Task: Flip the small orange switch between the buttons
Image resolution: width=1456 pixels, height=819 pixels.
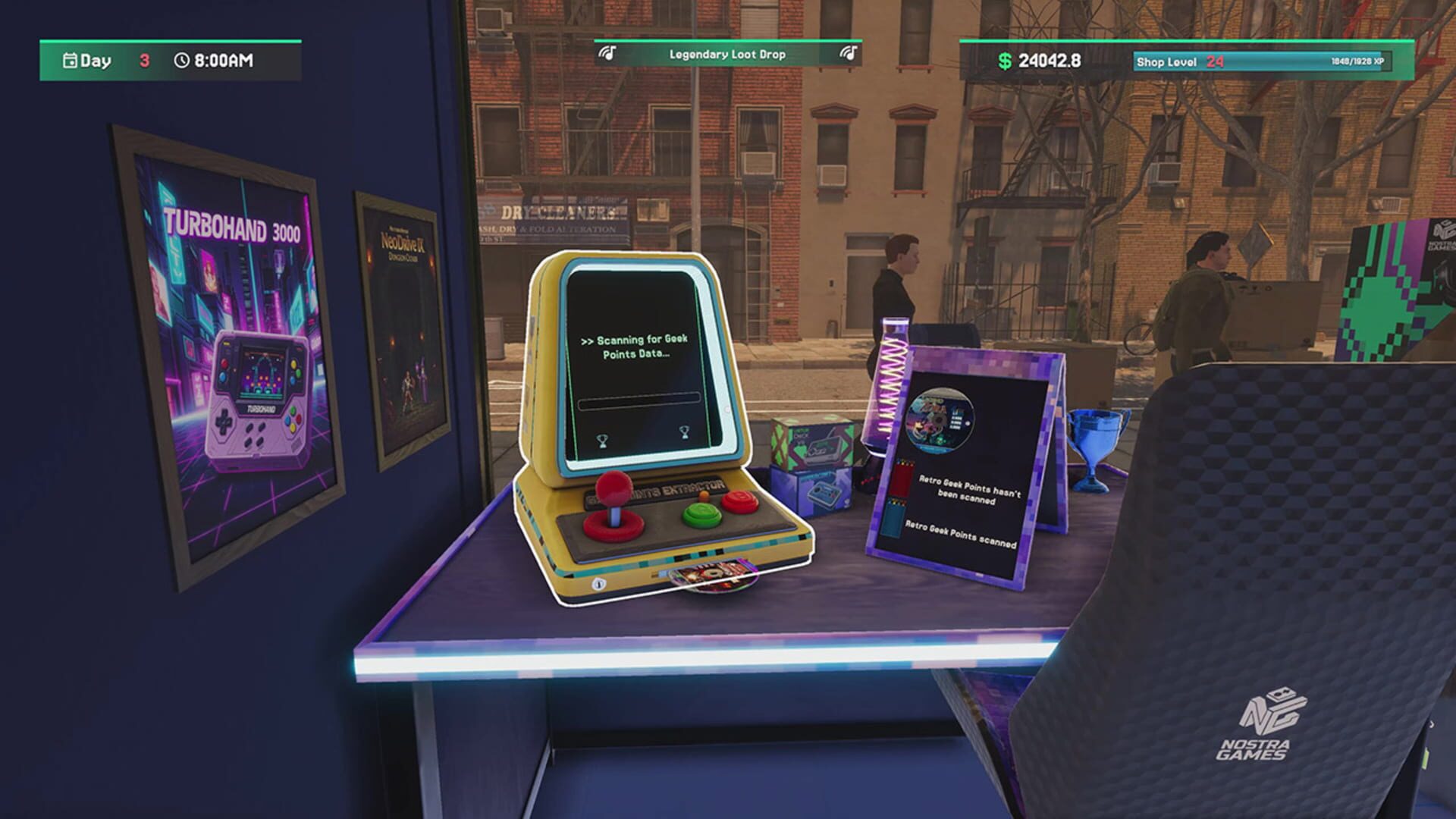Action: click(x=704, y=496)
